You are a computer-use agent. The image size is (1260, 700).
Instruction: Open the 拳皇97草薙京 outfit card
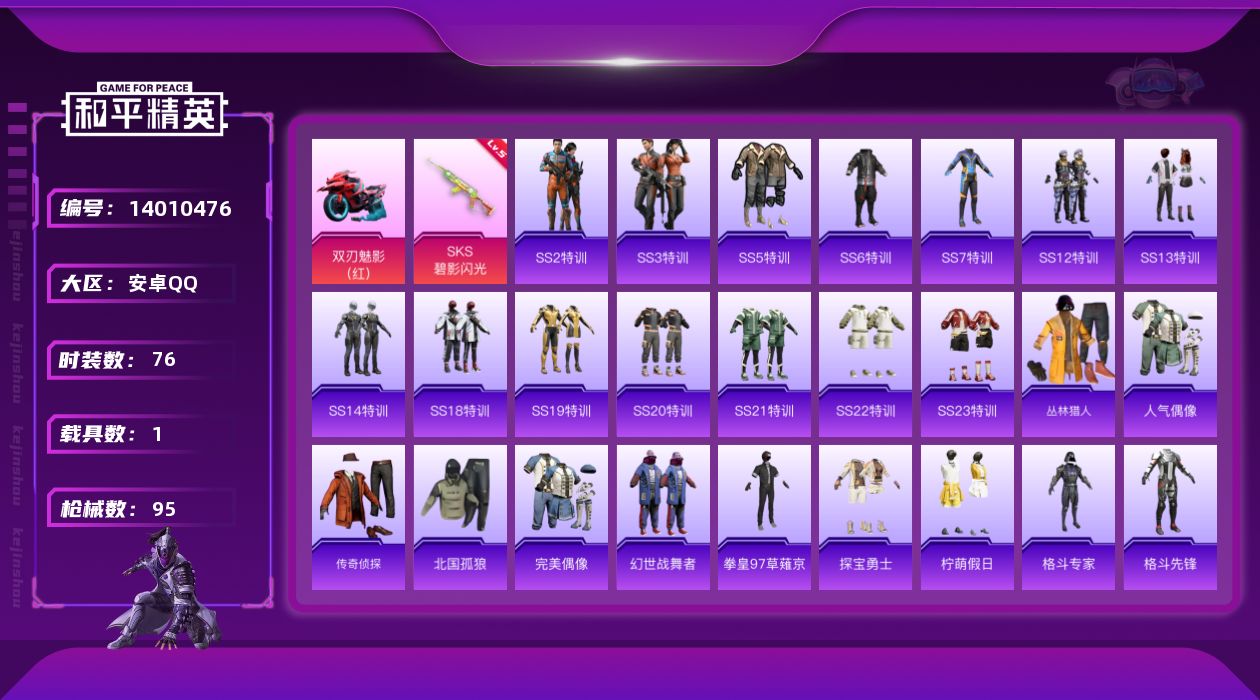click(x=764, y=517)
